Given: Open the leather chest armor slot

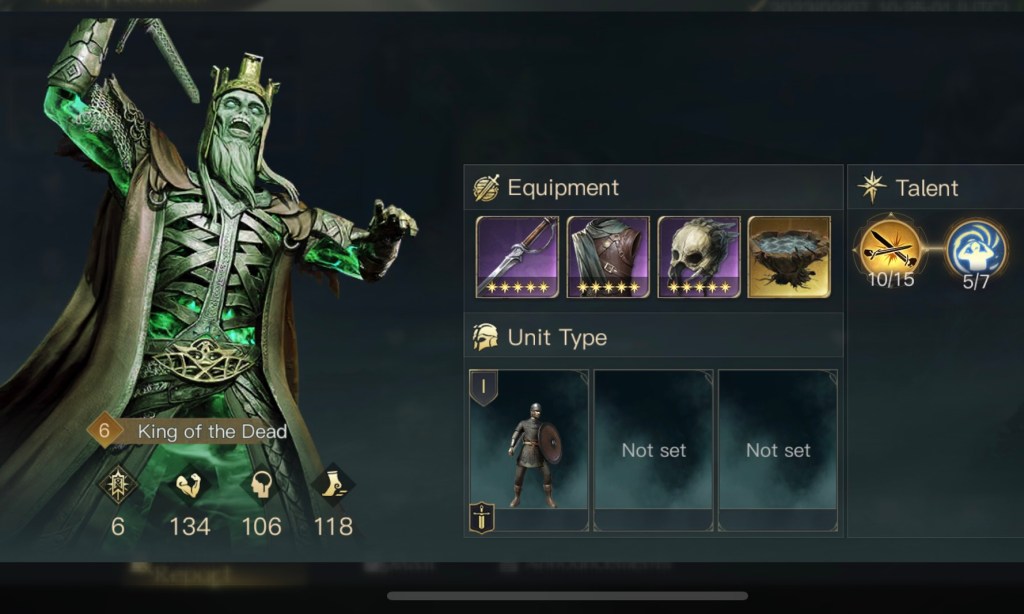Looking at the screenshot, I should tap(608, 257).
